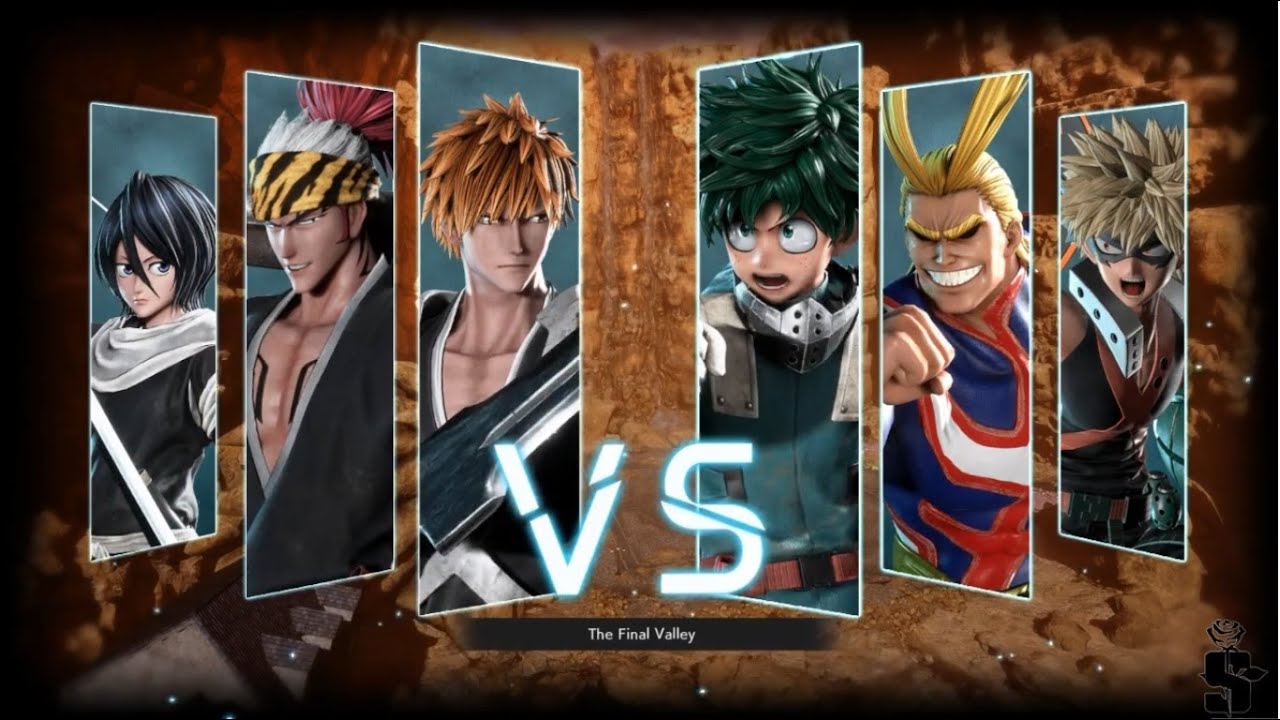The image size is (1280, 720).
Task: Click The Final Valley stage label
Action: [640, 633]
